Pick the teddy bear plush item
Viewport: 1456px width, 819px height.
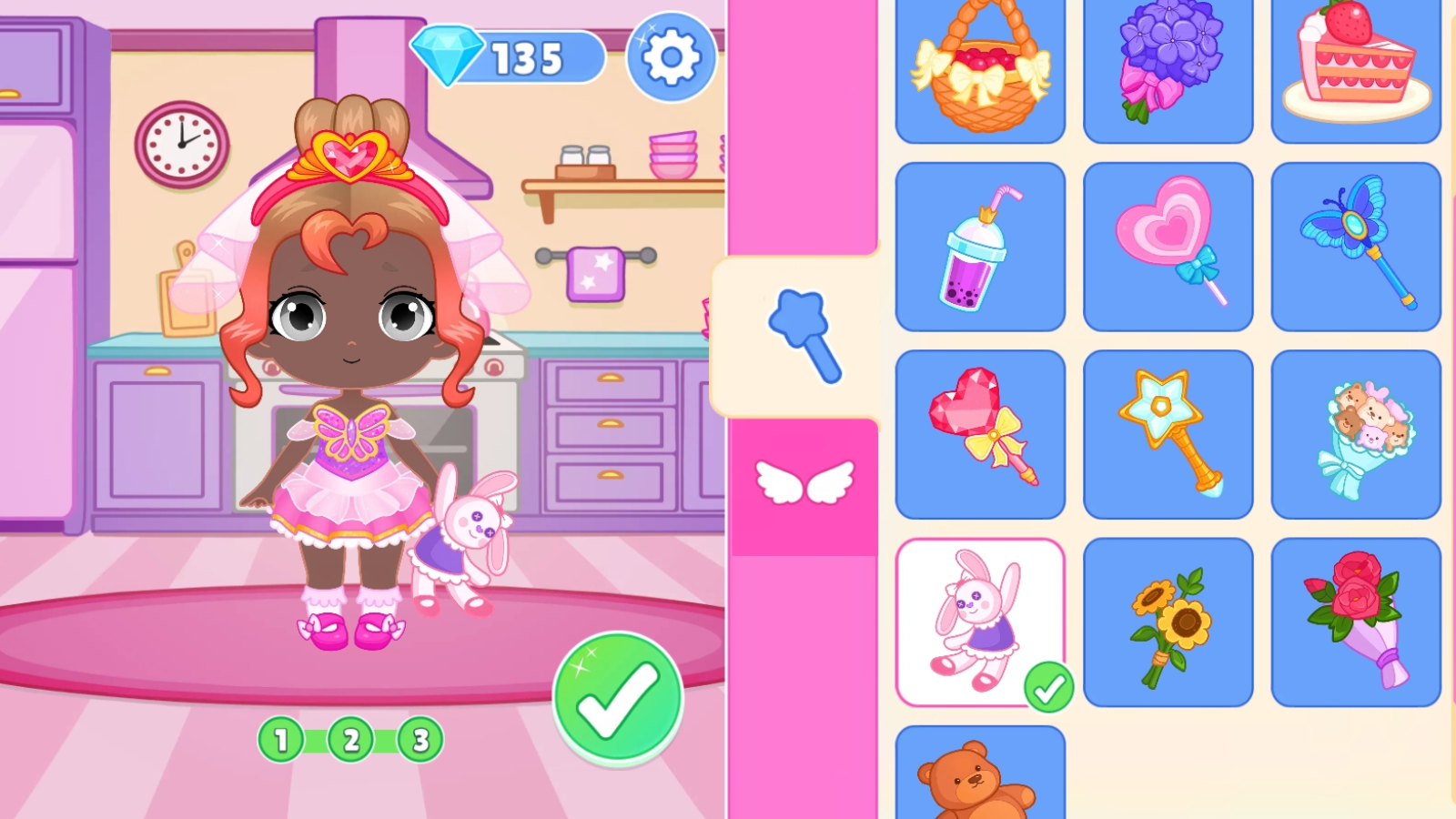(x=981, y=783)
